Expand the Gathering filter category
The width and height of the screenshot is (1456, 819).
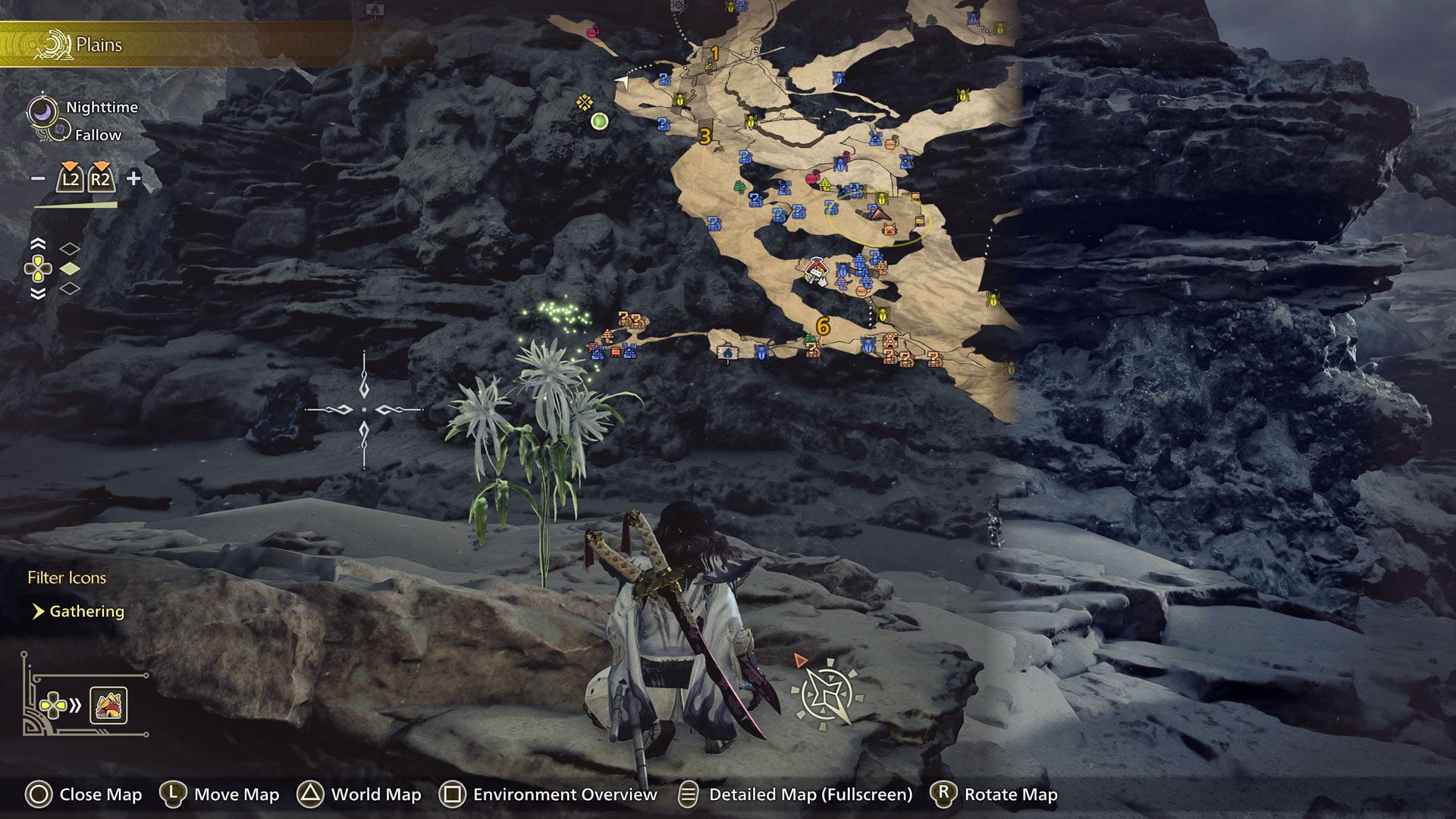[x=86, y=611]
